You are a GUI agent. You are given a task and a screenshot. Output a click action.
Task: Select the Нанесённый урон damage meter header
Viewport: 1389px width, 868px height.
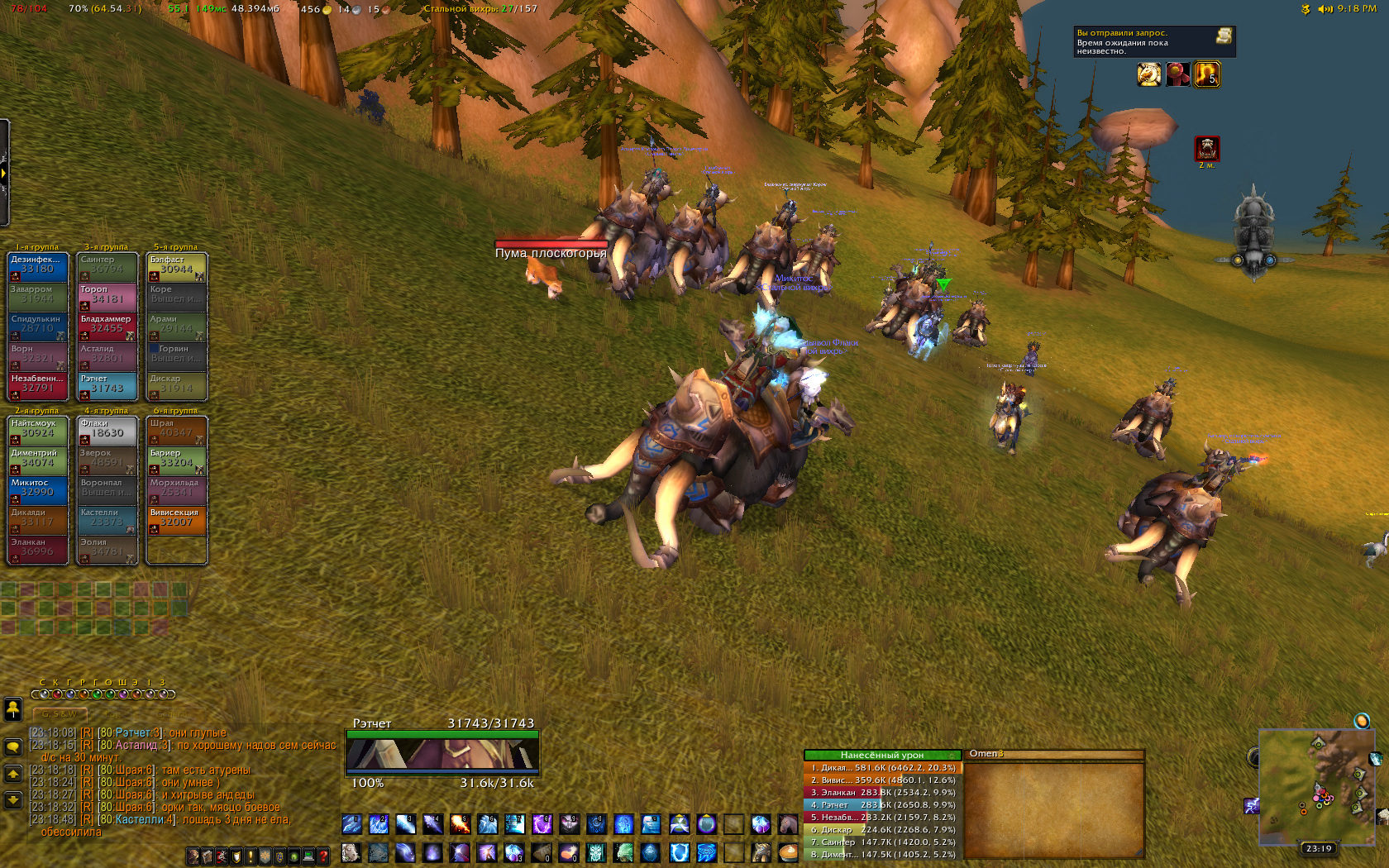click(882, 755)
